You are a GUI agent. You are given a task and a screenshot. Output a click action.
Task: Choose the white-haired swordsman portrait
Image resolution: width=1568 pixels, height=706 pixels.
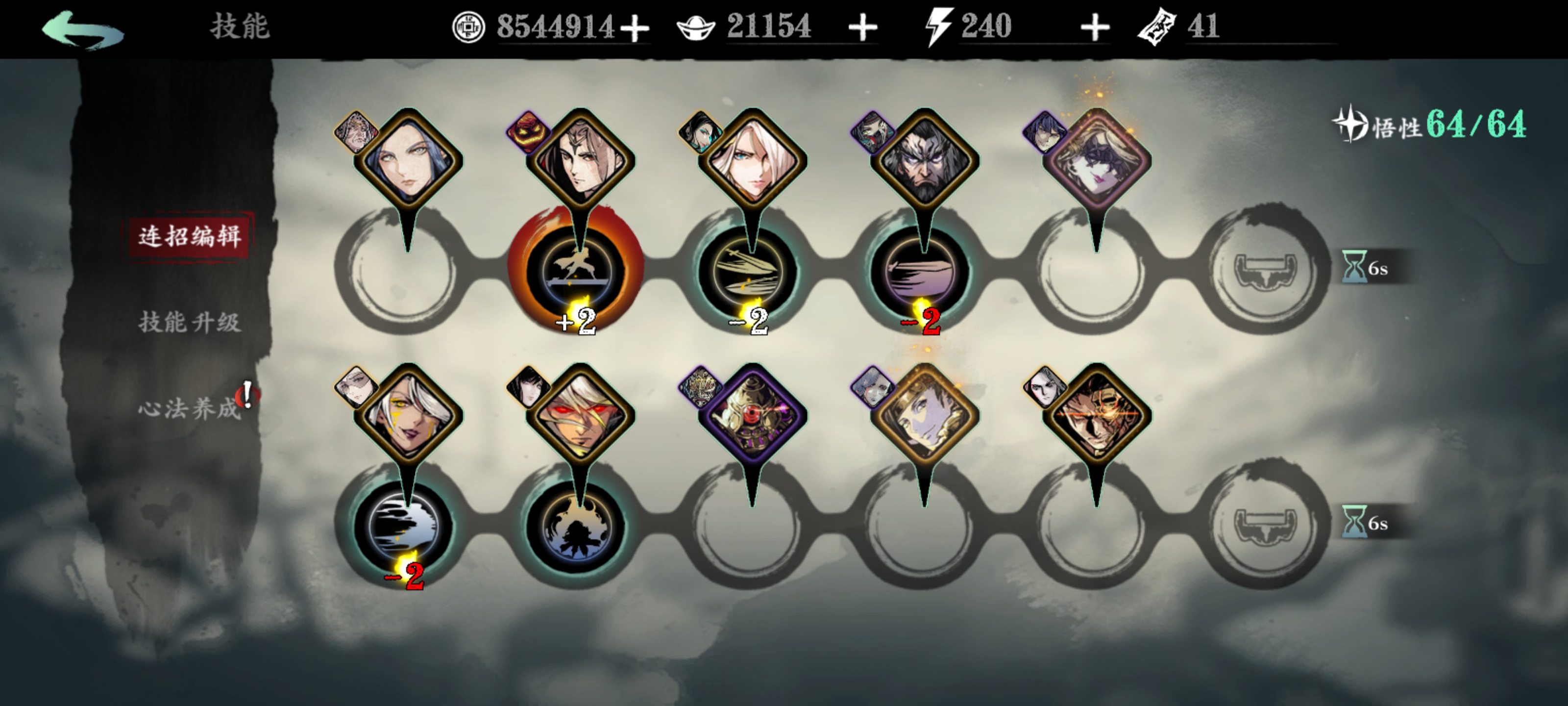(752, 161)
